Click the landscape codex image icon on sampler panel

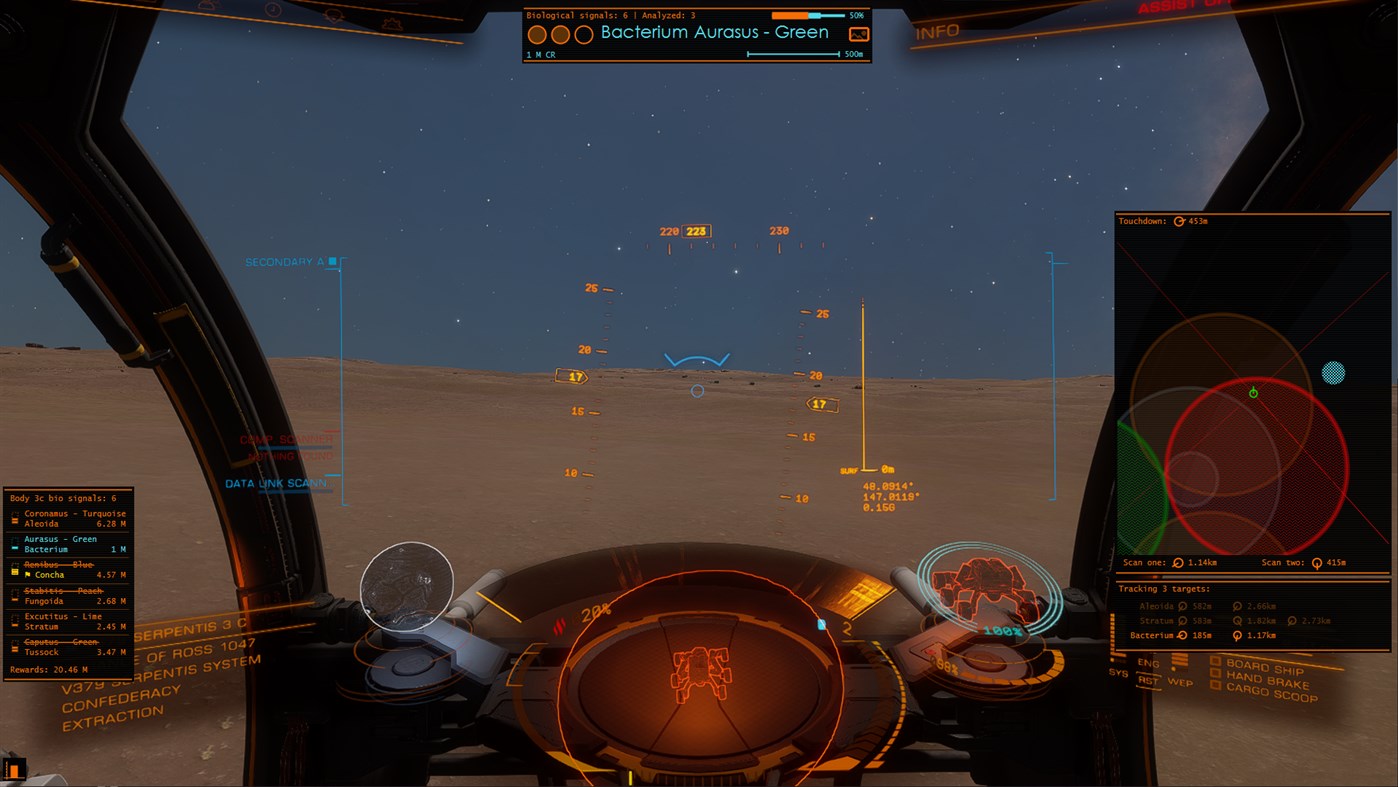pos(858,34)
